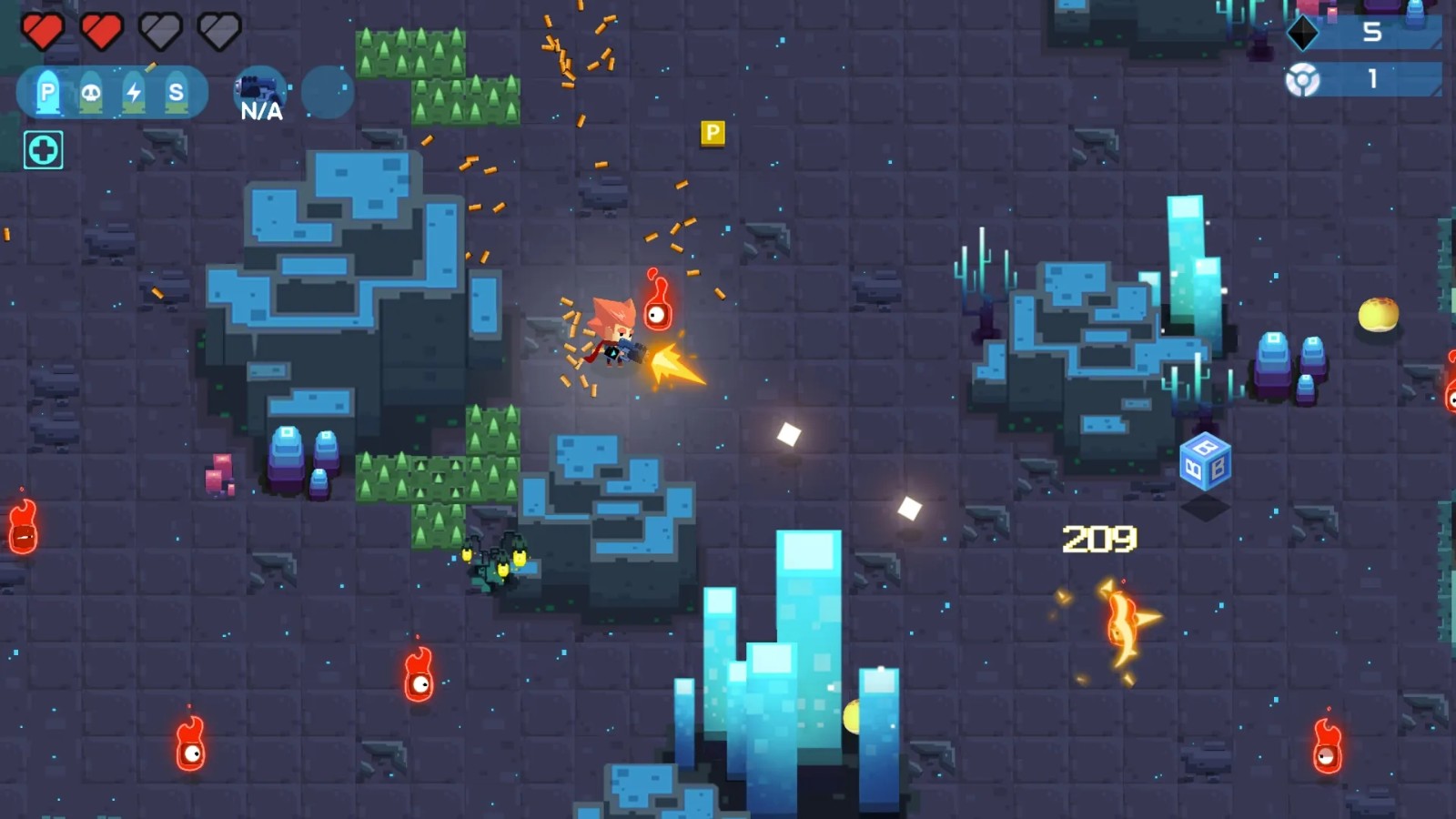Screen dimensions: 1456x819
Task: Switch to the skull bullet ammo
Action: point(91,92)
